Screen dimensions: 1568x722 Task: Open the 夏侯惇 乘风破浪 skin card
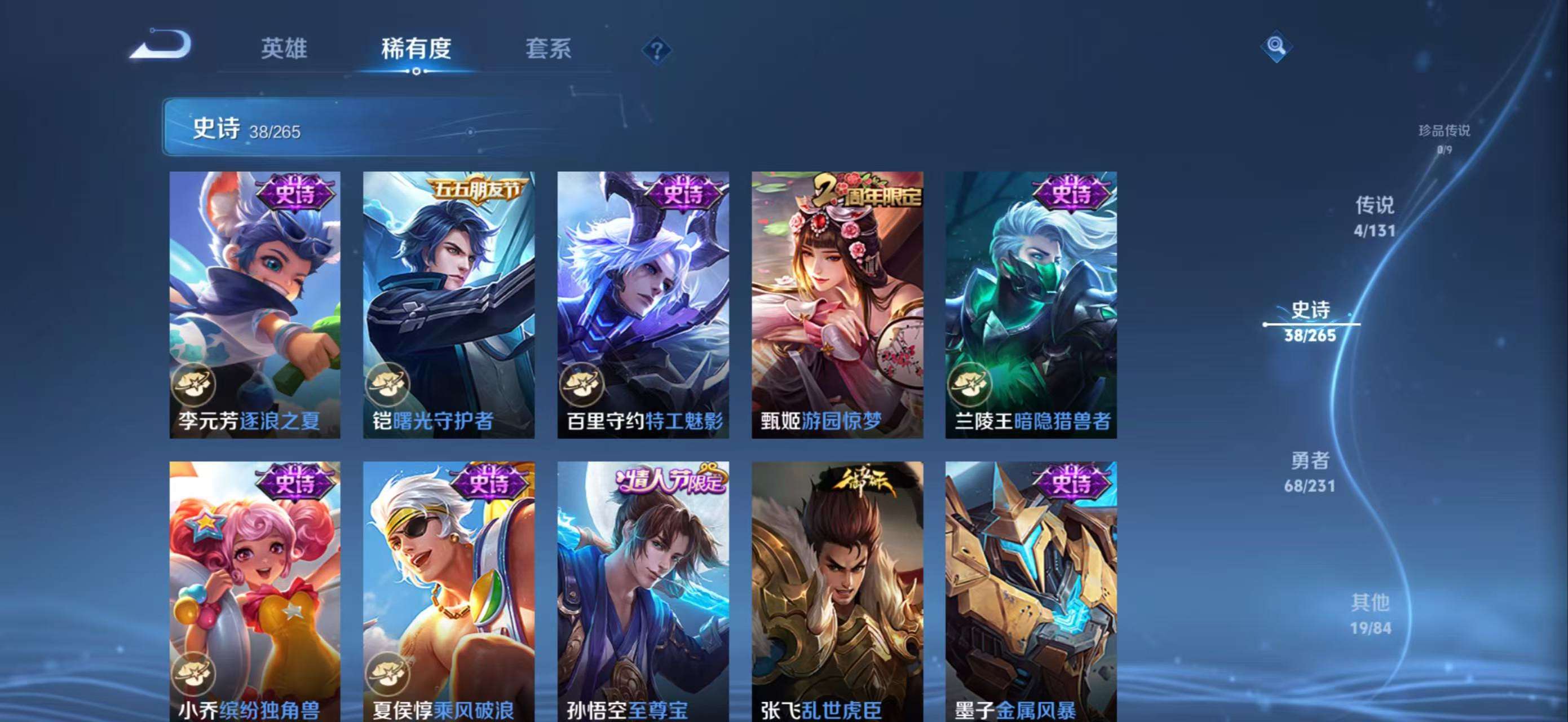pos(449,591)
